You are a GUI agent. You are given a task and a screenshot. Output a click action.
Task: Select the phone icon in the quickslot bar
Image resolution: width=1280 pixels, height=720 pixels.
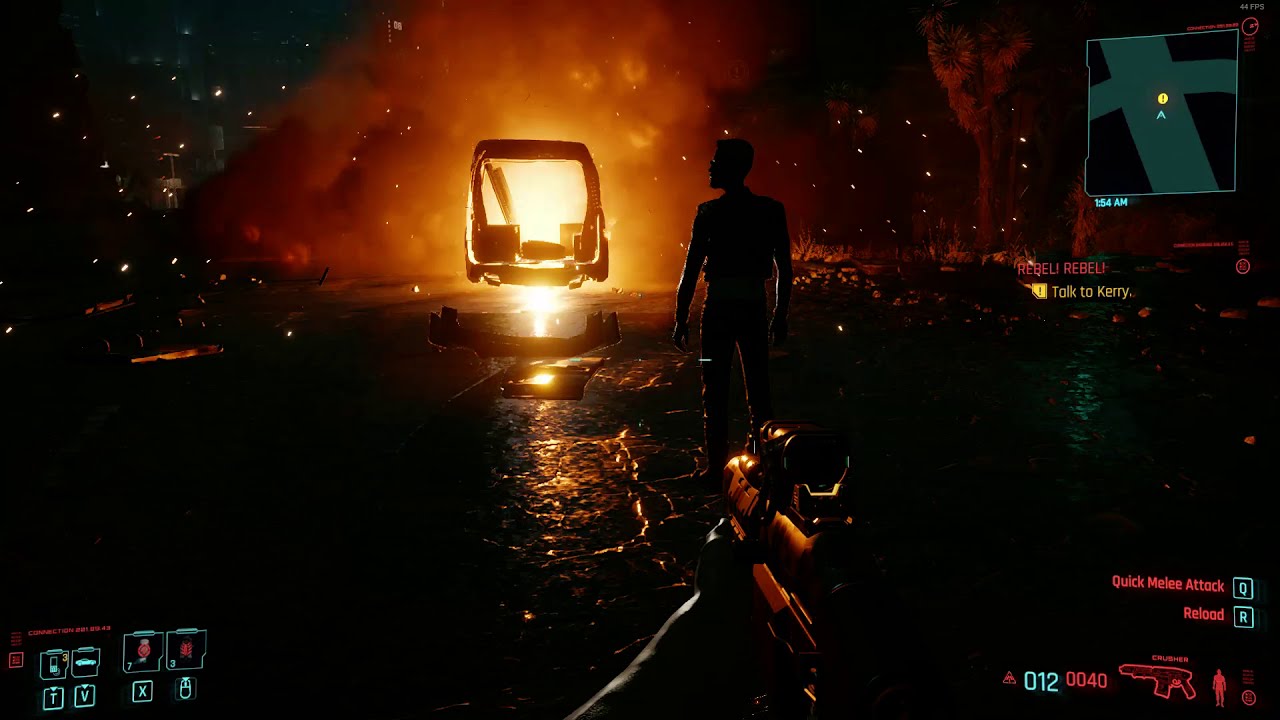pyautogui.click(x=53, y=663)
